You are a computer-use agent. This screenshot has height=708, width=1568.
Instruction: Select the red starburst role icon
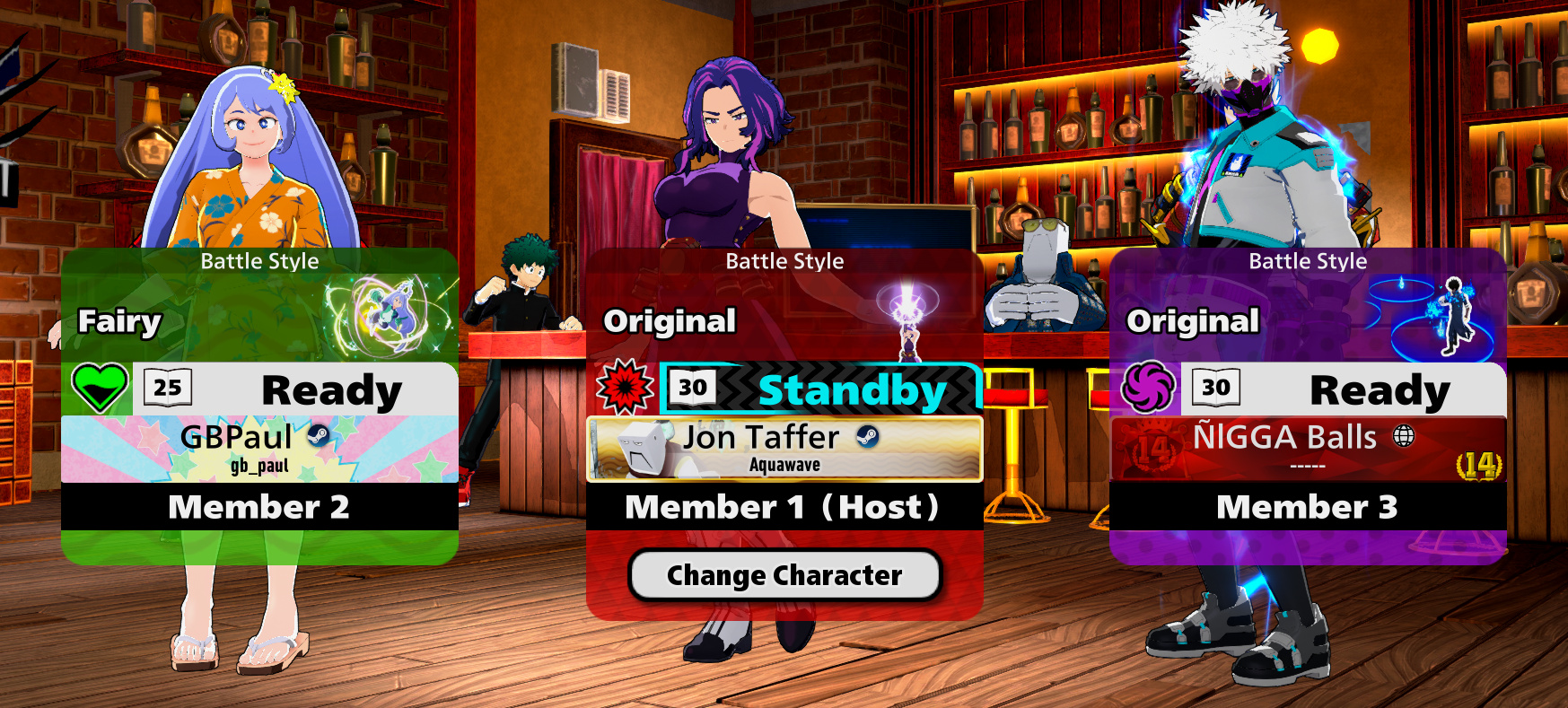coord(625,388)
